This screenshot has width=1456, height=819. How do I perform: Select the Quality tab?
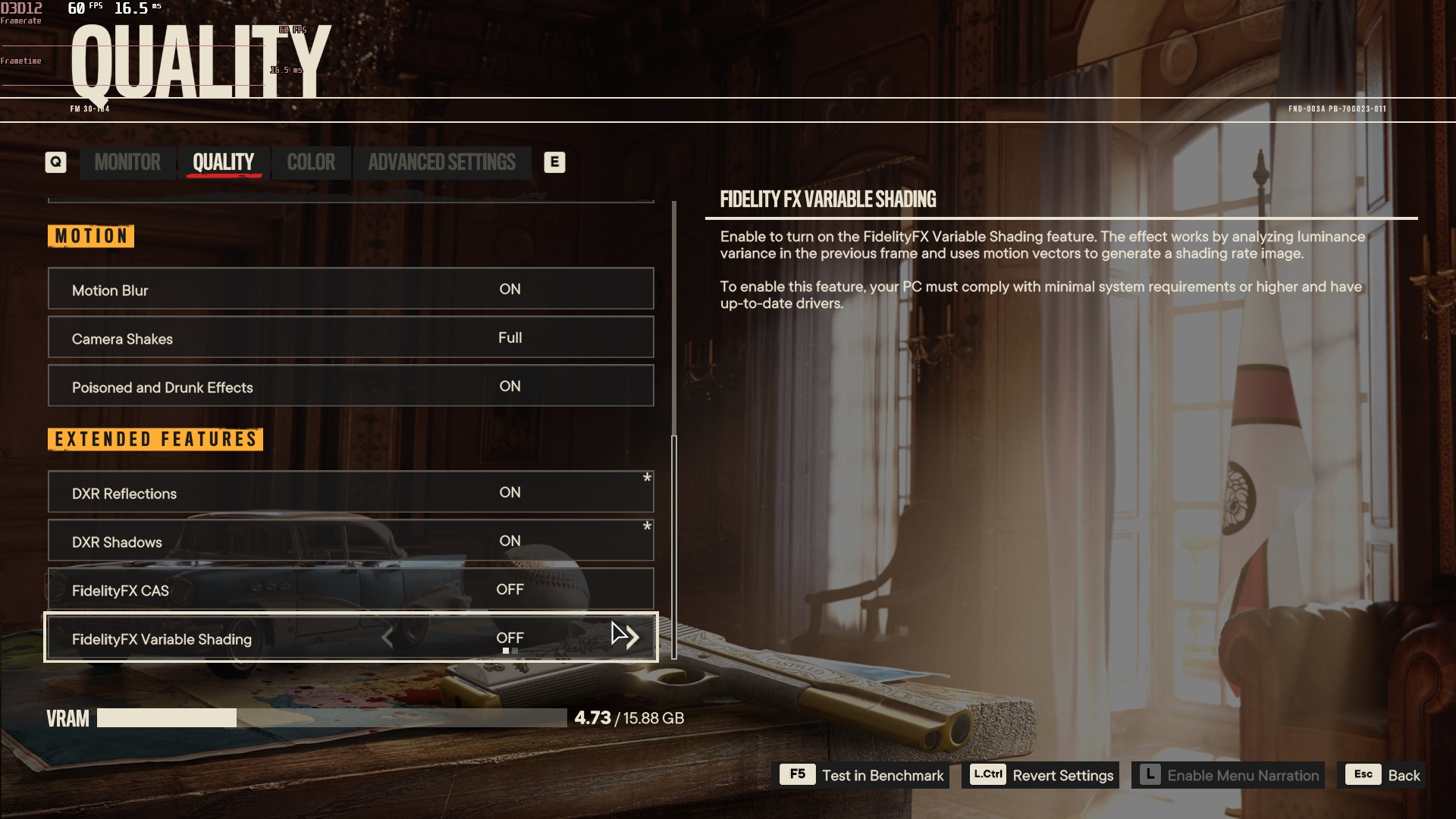coord(223,162)
